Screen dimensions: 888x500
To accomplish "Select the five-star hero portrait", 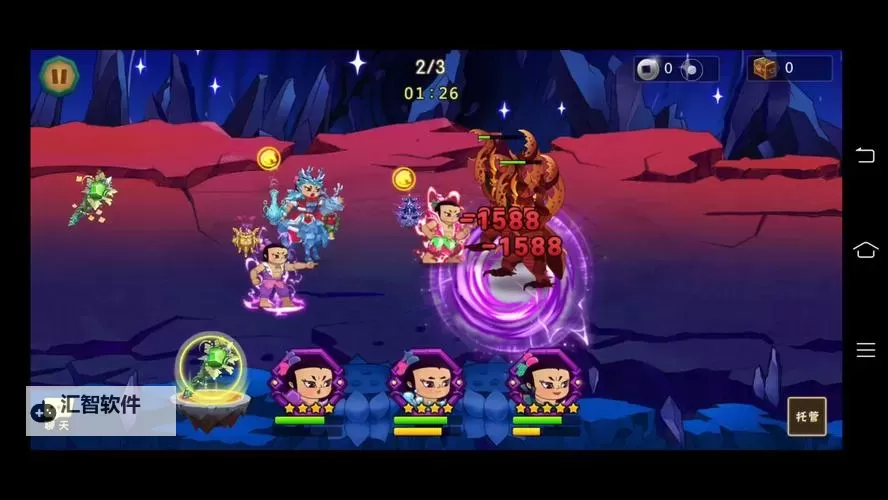I will pos(546,380).
